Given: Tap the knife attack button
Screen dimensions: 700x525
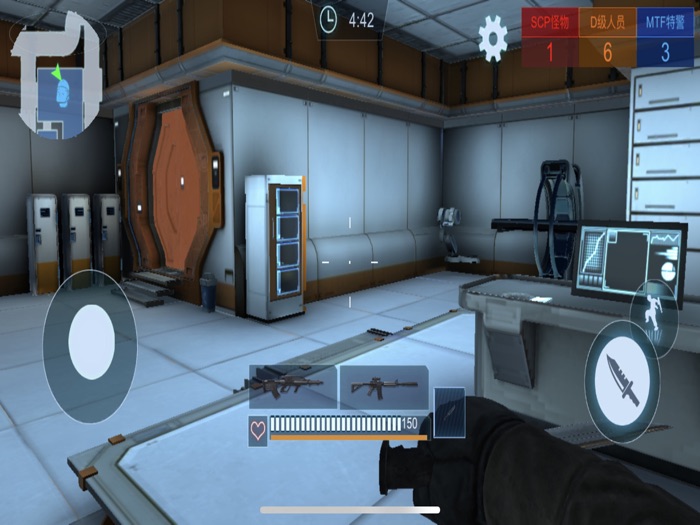Looking at the screenshot, I should (622, 383).
